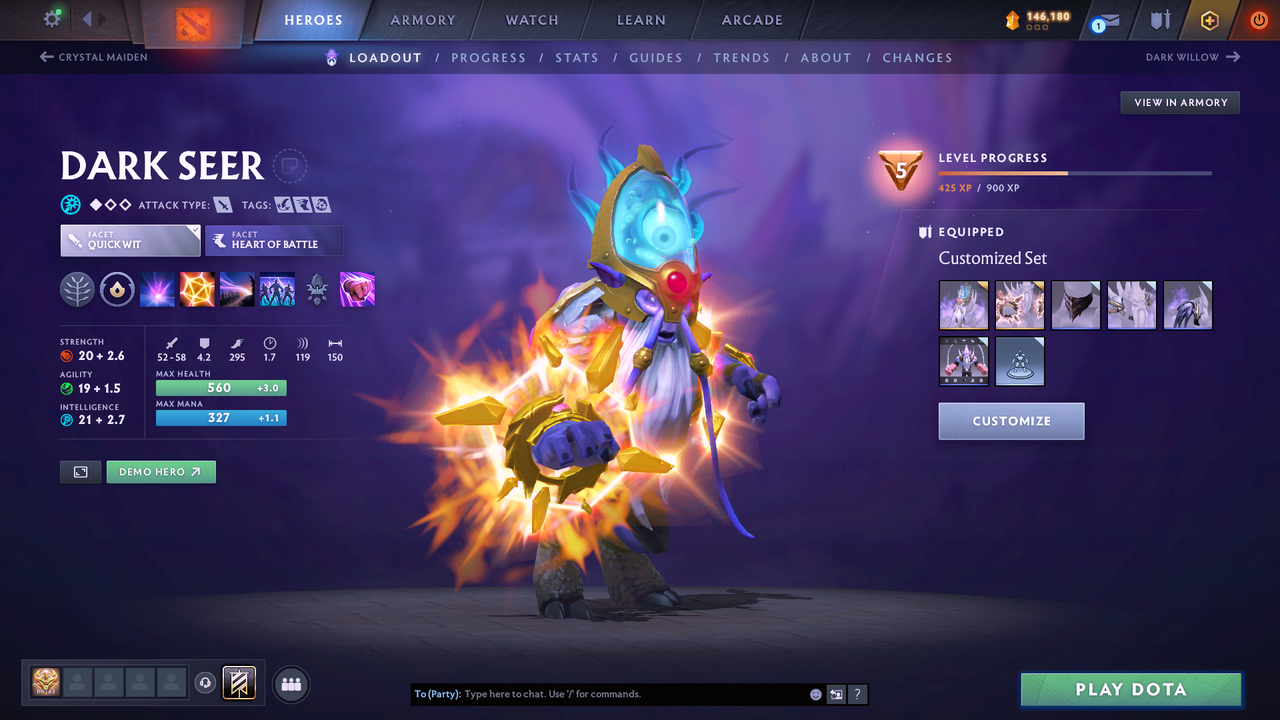Open Dark Seer's talent tree icon

click(77, 289)
